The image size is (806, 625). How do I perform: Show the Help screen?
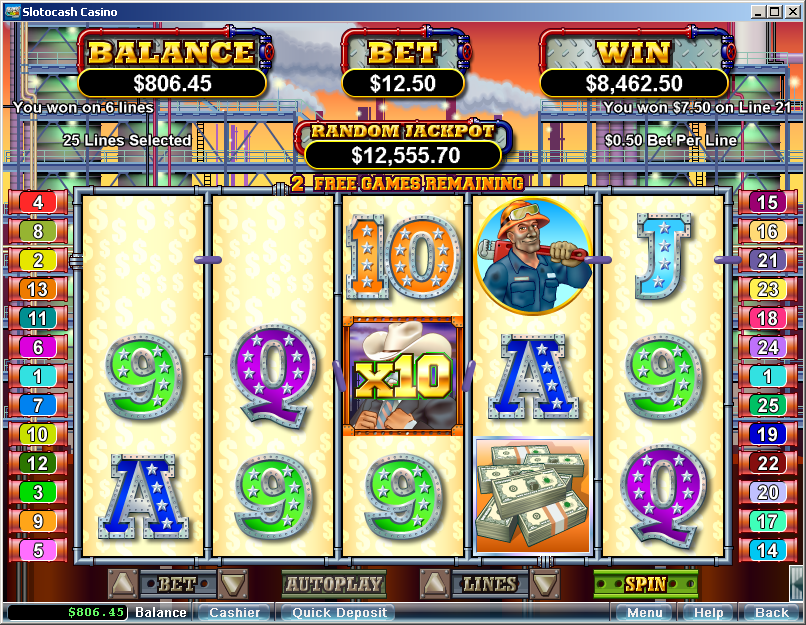[708, 612]
